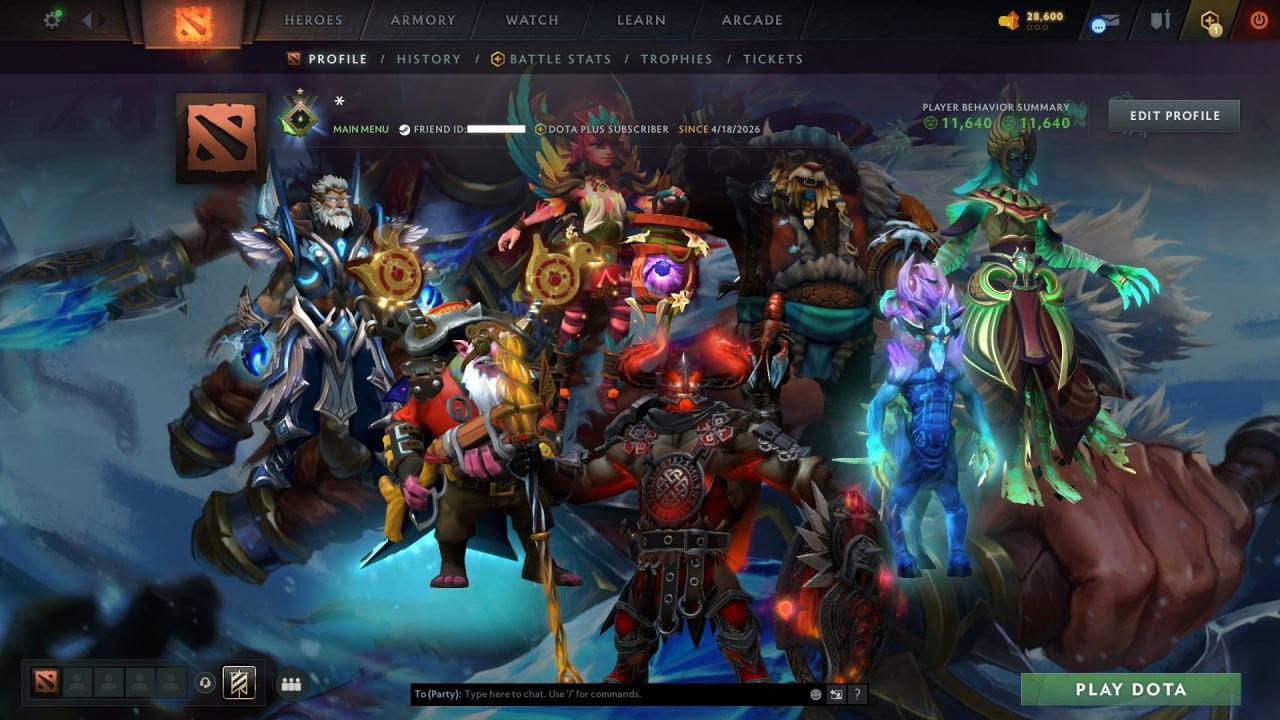
Task: Click the EDIT PROFILE button
Action: click(1173, 115)
